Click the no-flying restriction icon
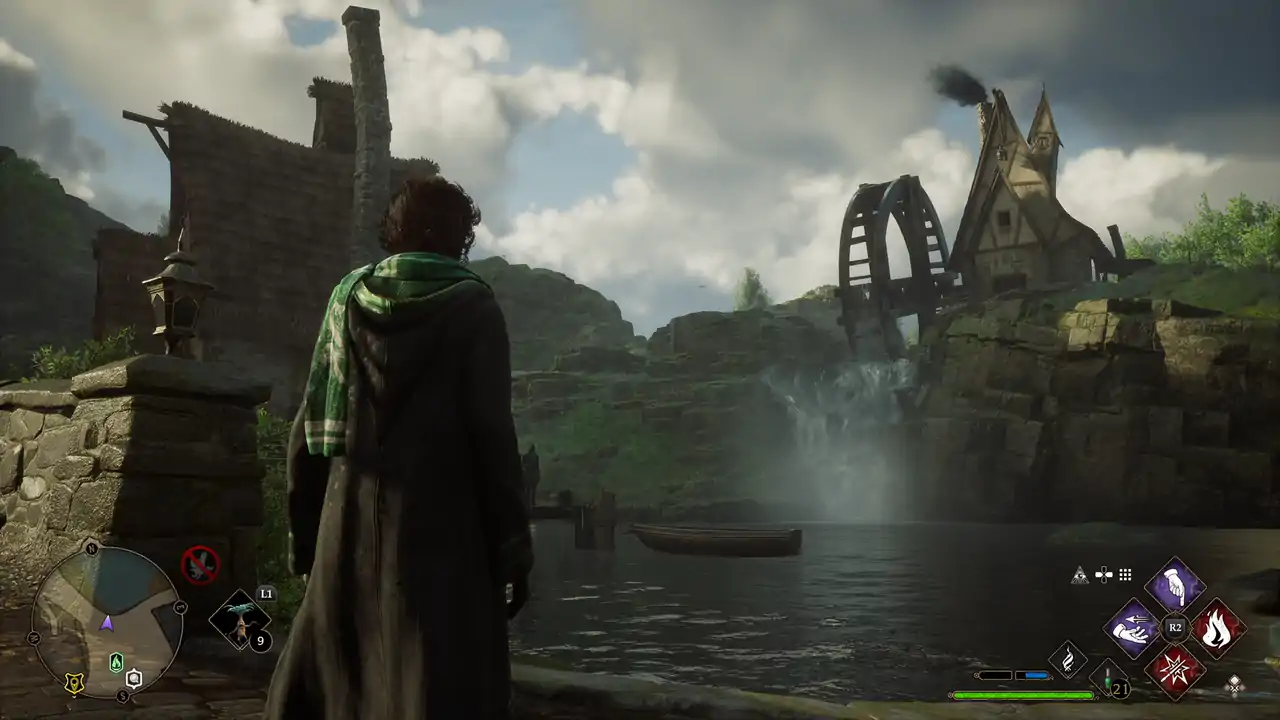 [200, 565]
